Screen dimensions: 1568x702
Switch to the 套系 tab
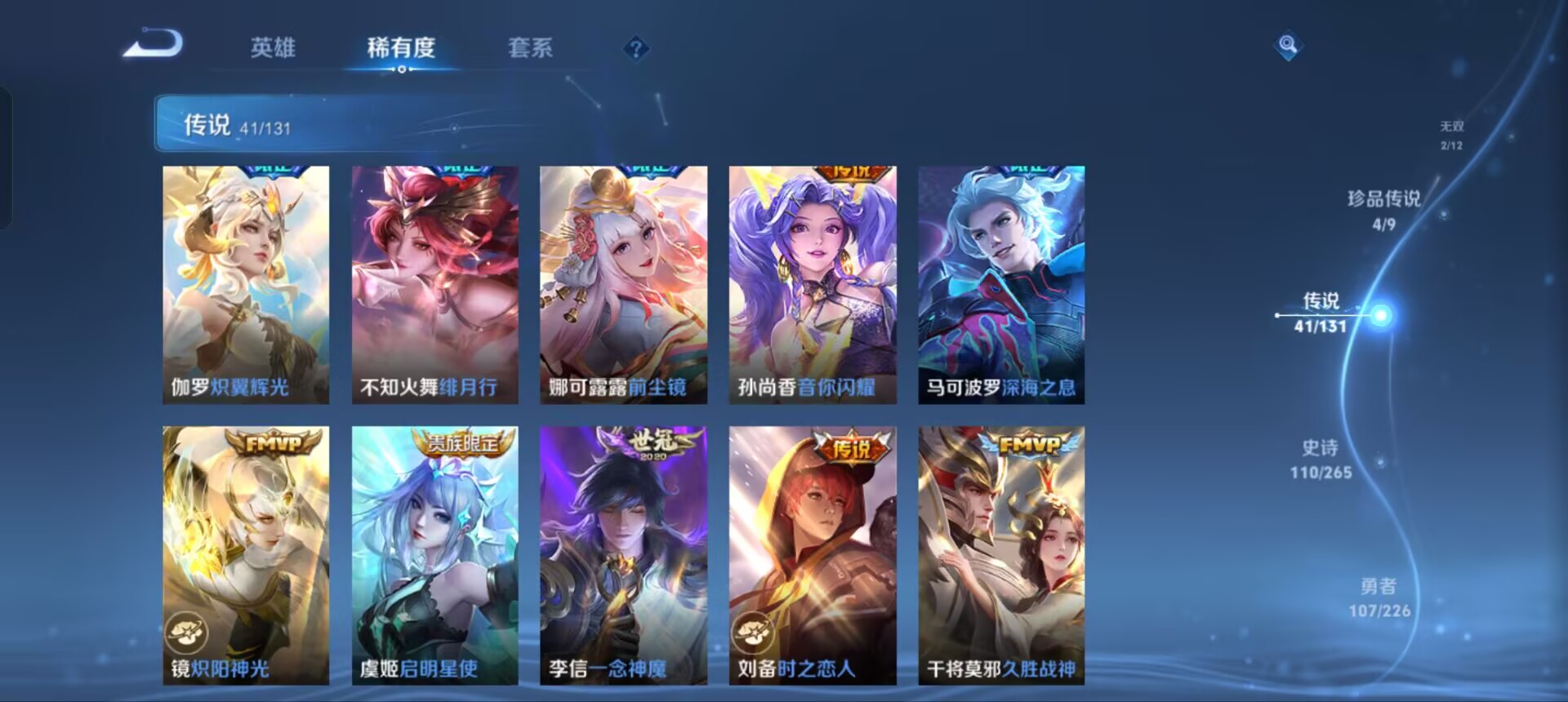531,49
